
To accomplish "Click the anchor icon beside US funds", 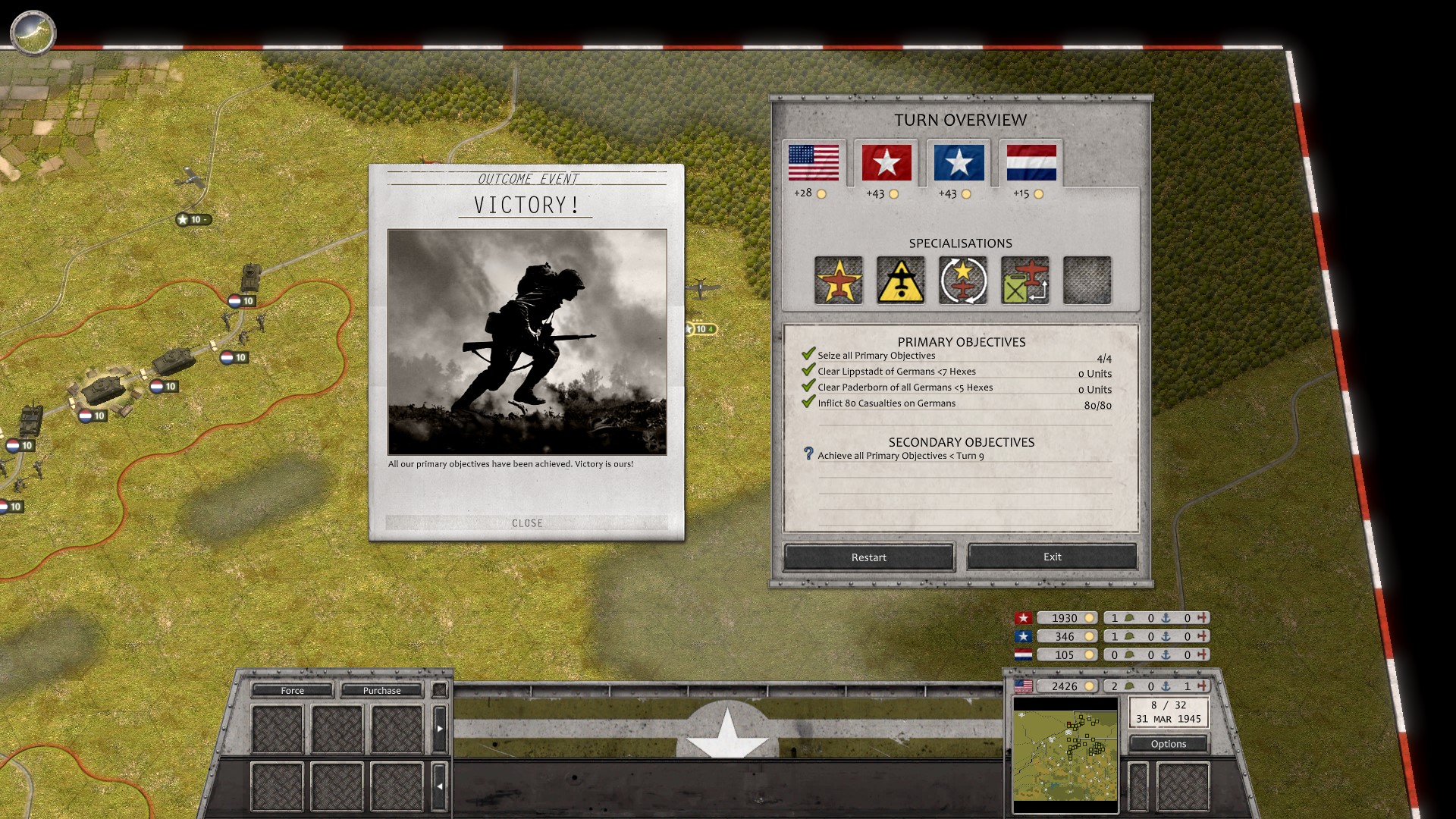I will 1165,686.
